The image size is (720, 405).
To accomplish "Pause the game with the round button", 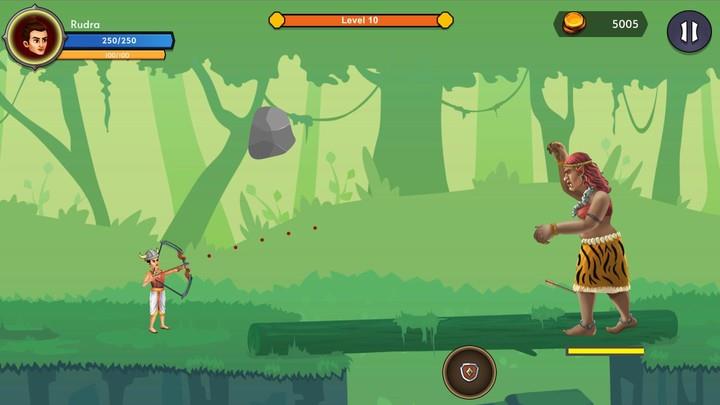I will (689, 31).
